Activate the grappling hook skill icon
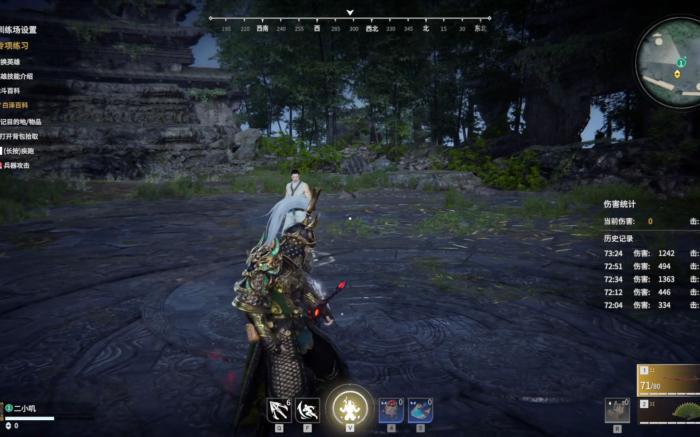The image size is (700, 437). click(x=278, y=410)
